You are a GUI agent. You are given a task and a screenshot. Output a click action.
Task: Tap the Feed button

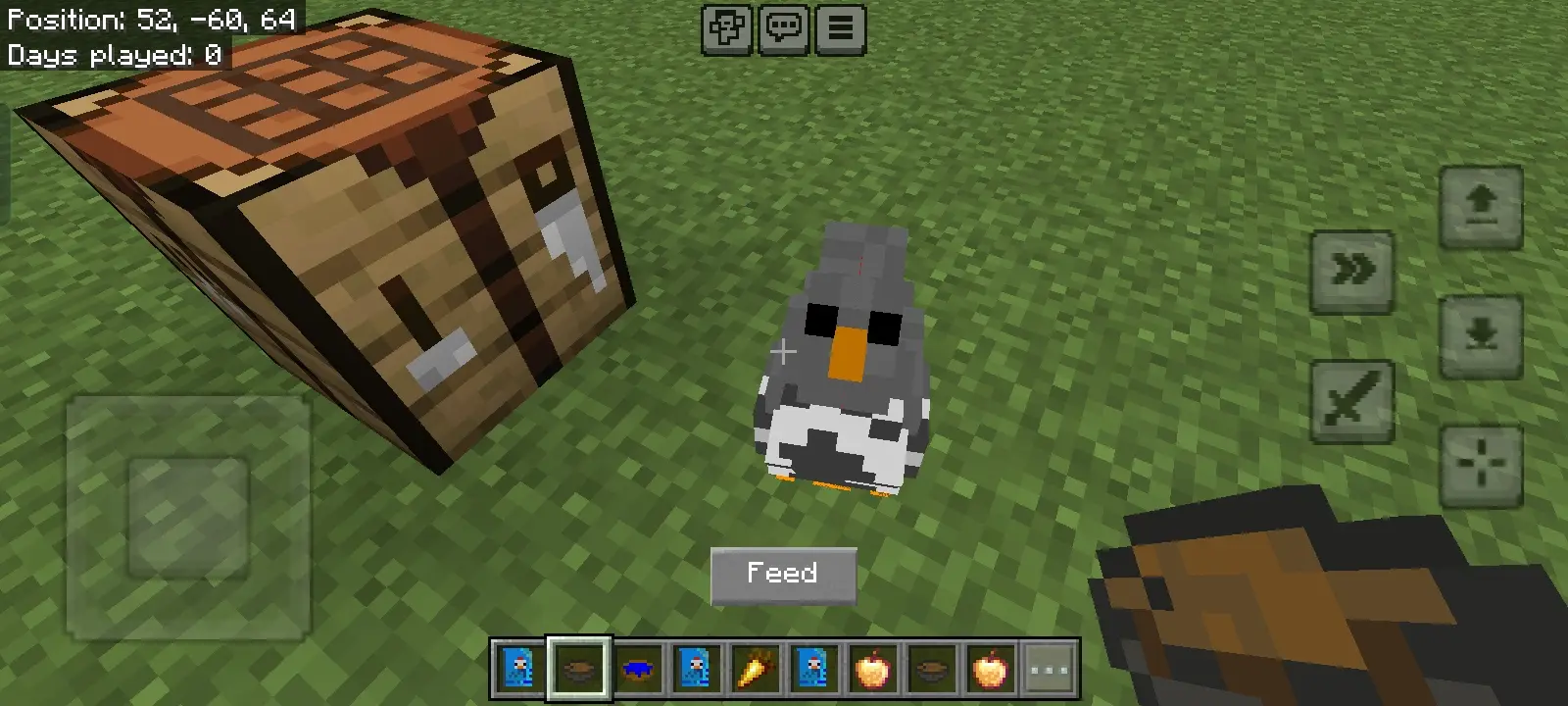(783, 575)
